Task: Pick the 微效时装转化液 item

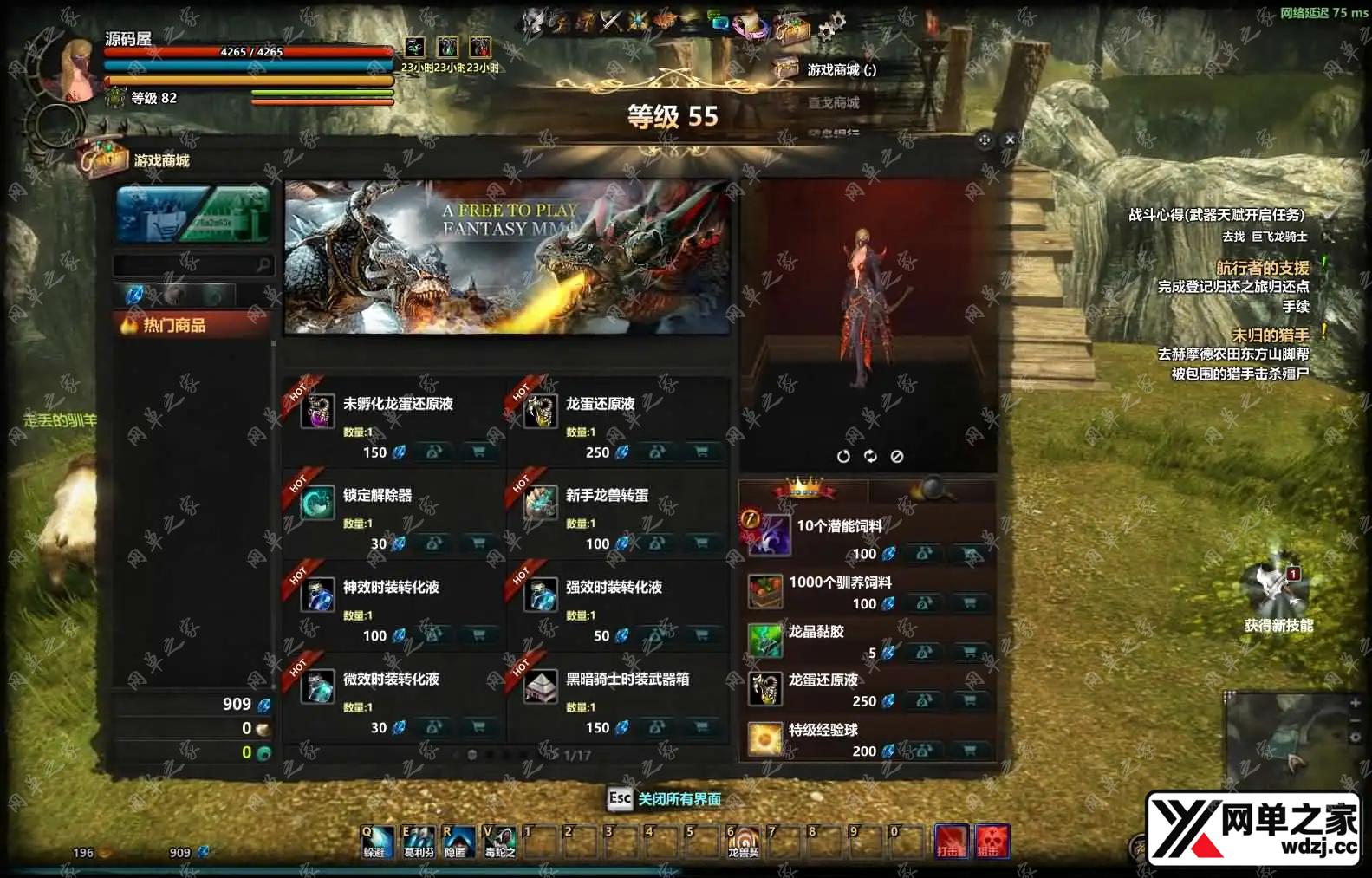Action: pyautogui.click(x=391, y=680)
